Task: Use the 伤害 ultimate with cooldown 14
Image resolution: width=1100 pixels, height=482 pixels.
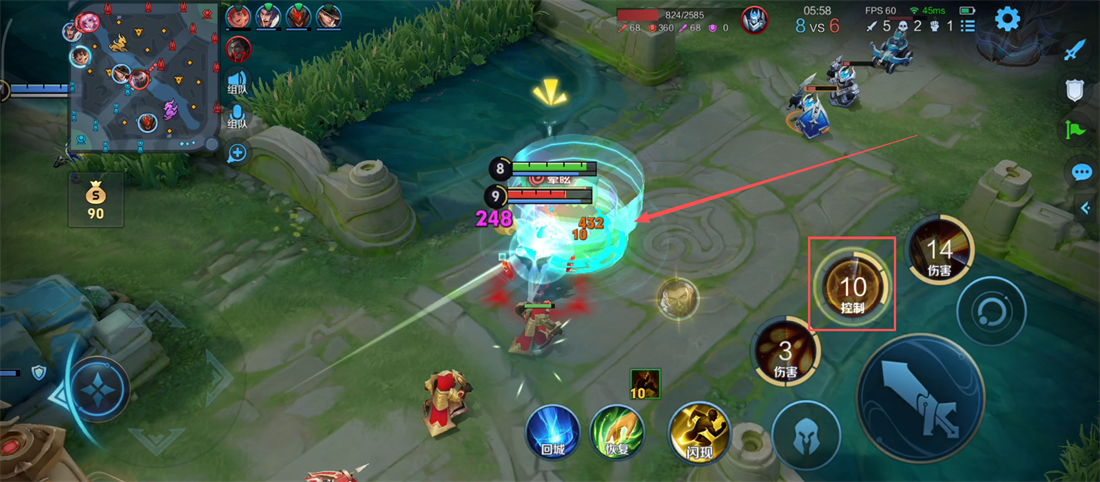Action: point(939,250)
